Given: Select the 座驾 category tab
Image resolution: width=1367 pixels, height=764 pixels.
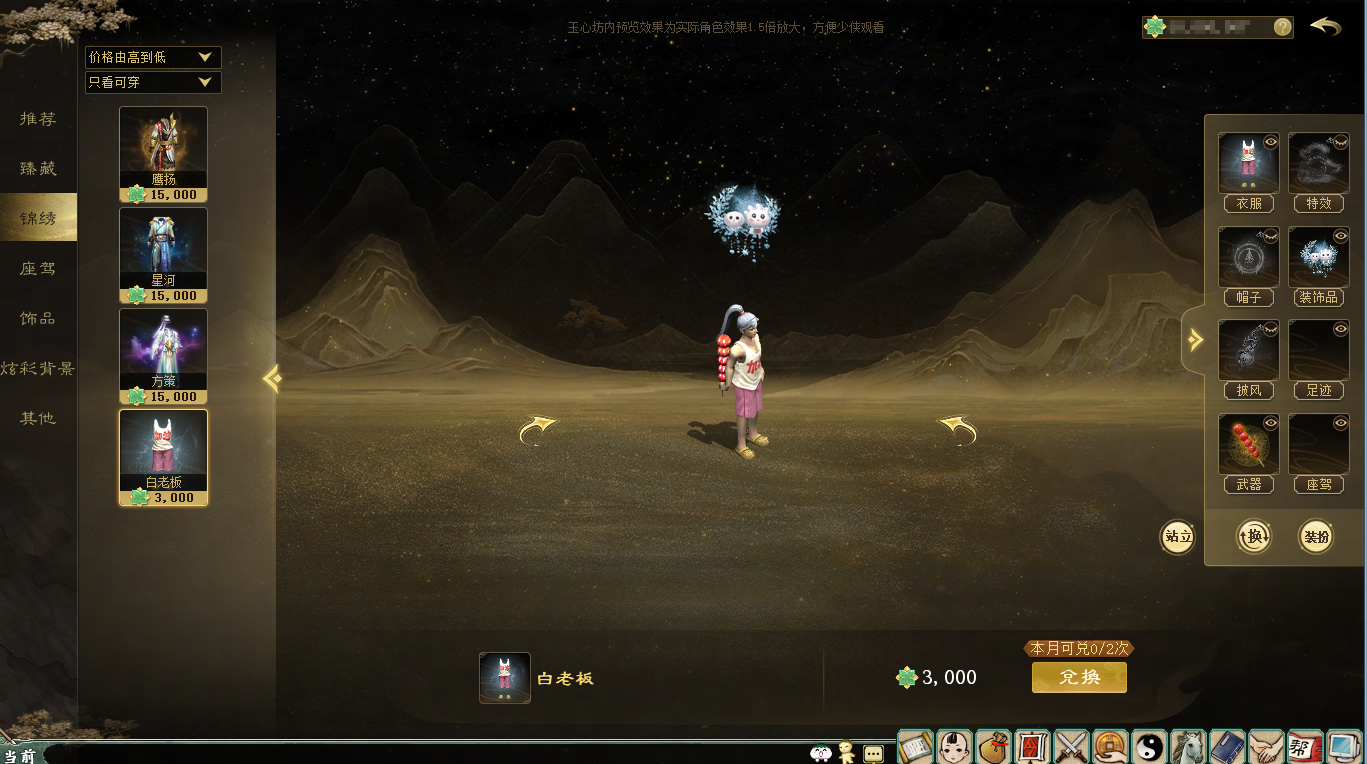Looking at the screenshot, I should tap(38, 268).
